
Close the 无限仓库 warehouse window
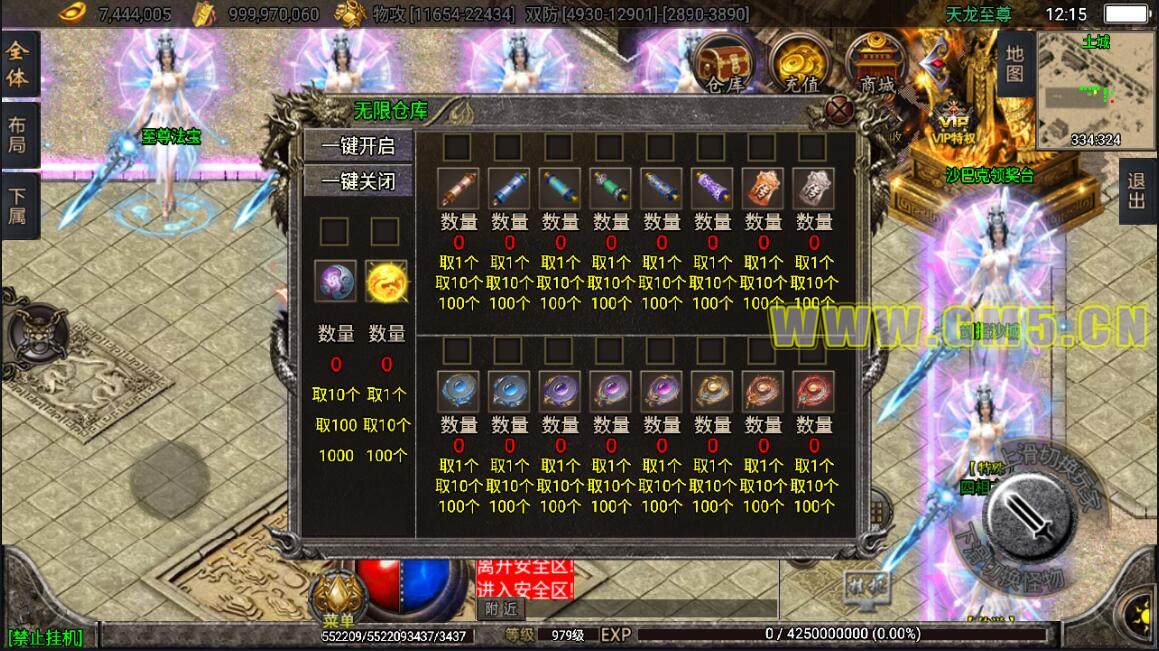tap(841, 109)
